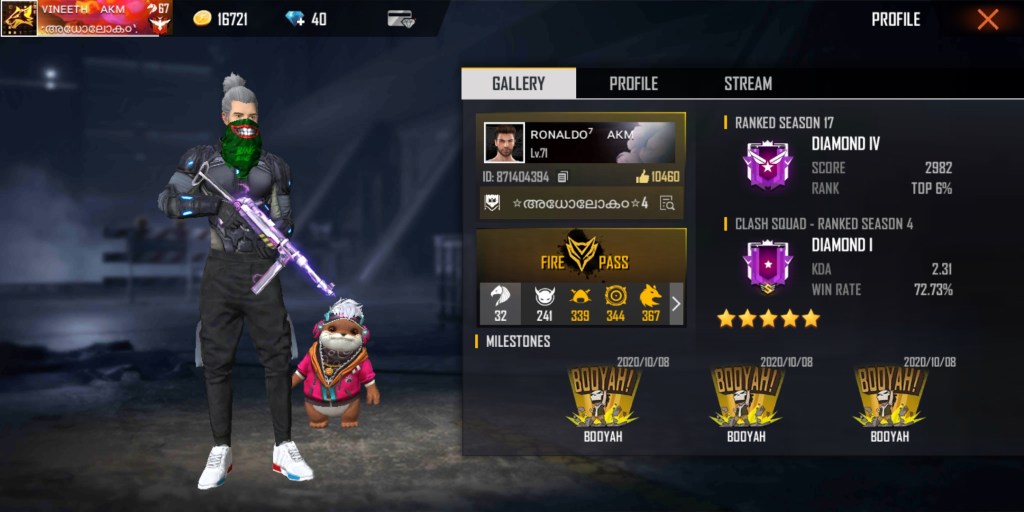The width and height of the screenshot is (1024, 512).
Task: Click the Ronaldo player avatar portrait
Action: (x=504, y=143)
